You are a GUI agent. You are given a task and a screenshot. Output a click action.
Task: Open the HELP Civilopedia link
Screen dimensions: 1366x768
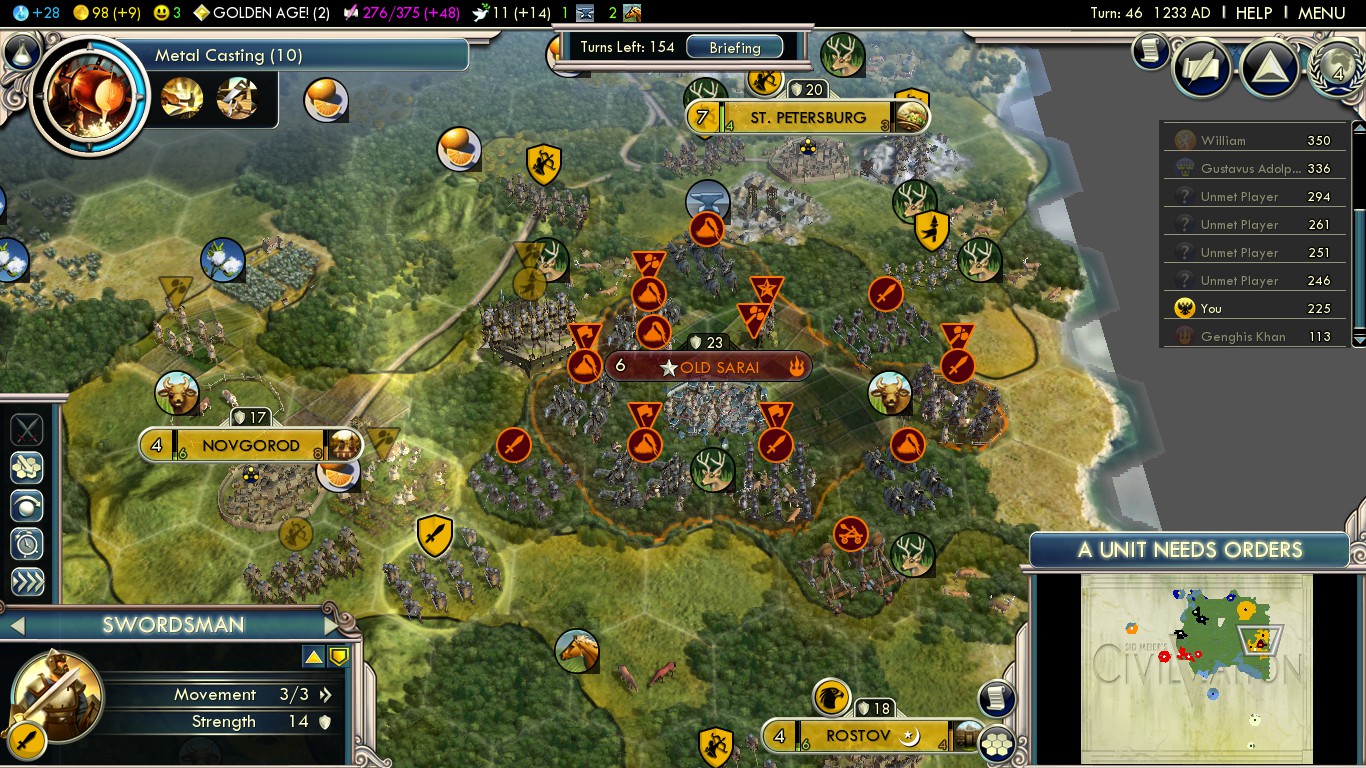(1253, 13)
